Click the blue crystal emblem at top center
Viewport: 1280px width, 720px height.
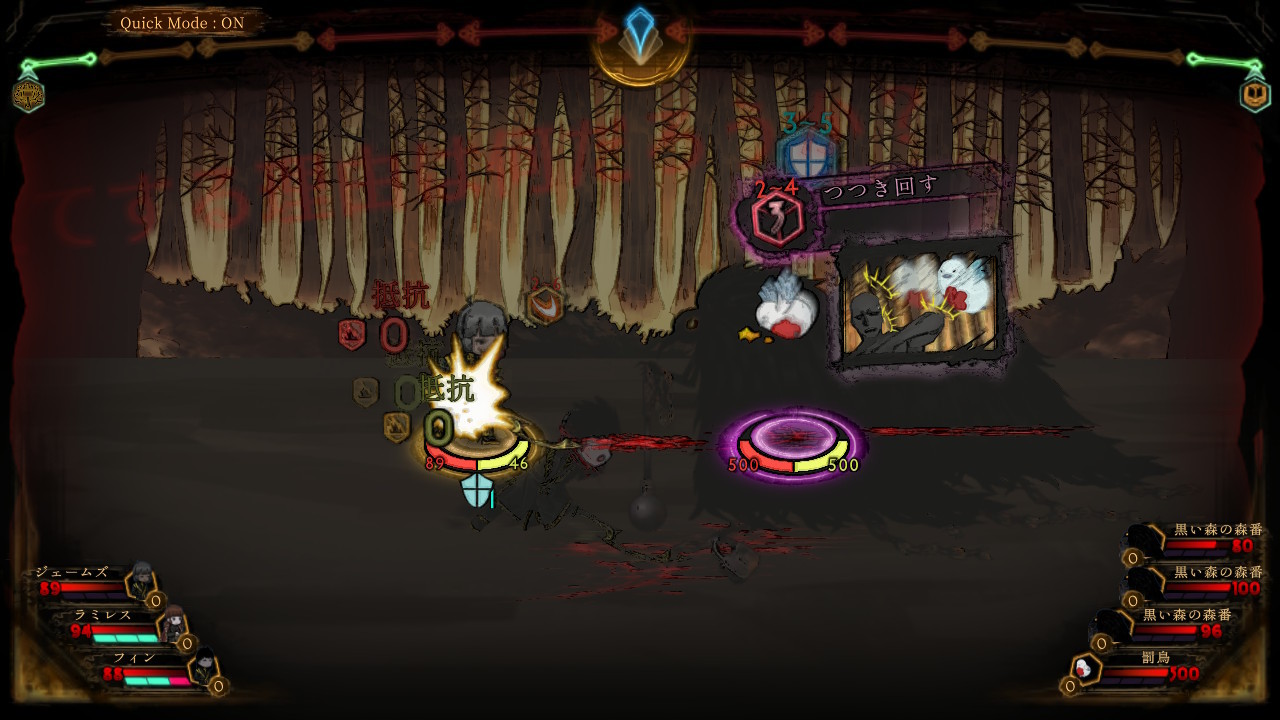tap(639, 38)
